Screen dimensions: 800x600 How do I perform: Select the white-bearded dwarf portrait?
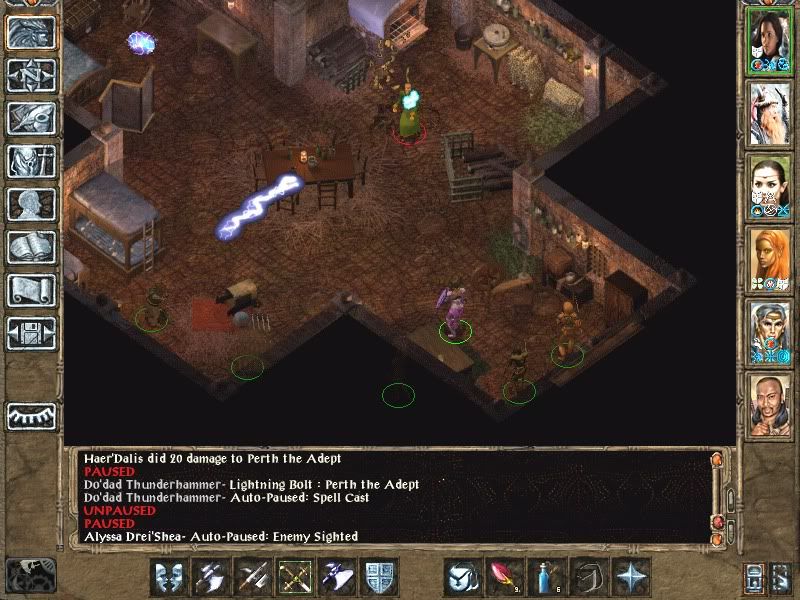click(770, 114)
